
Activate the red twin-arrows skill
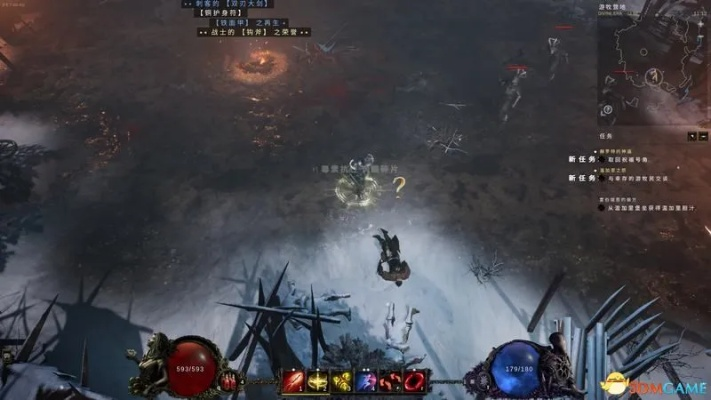[391, 380]
